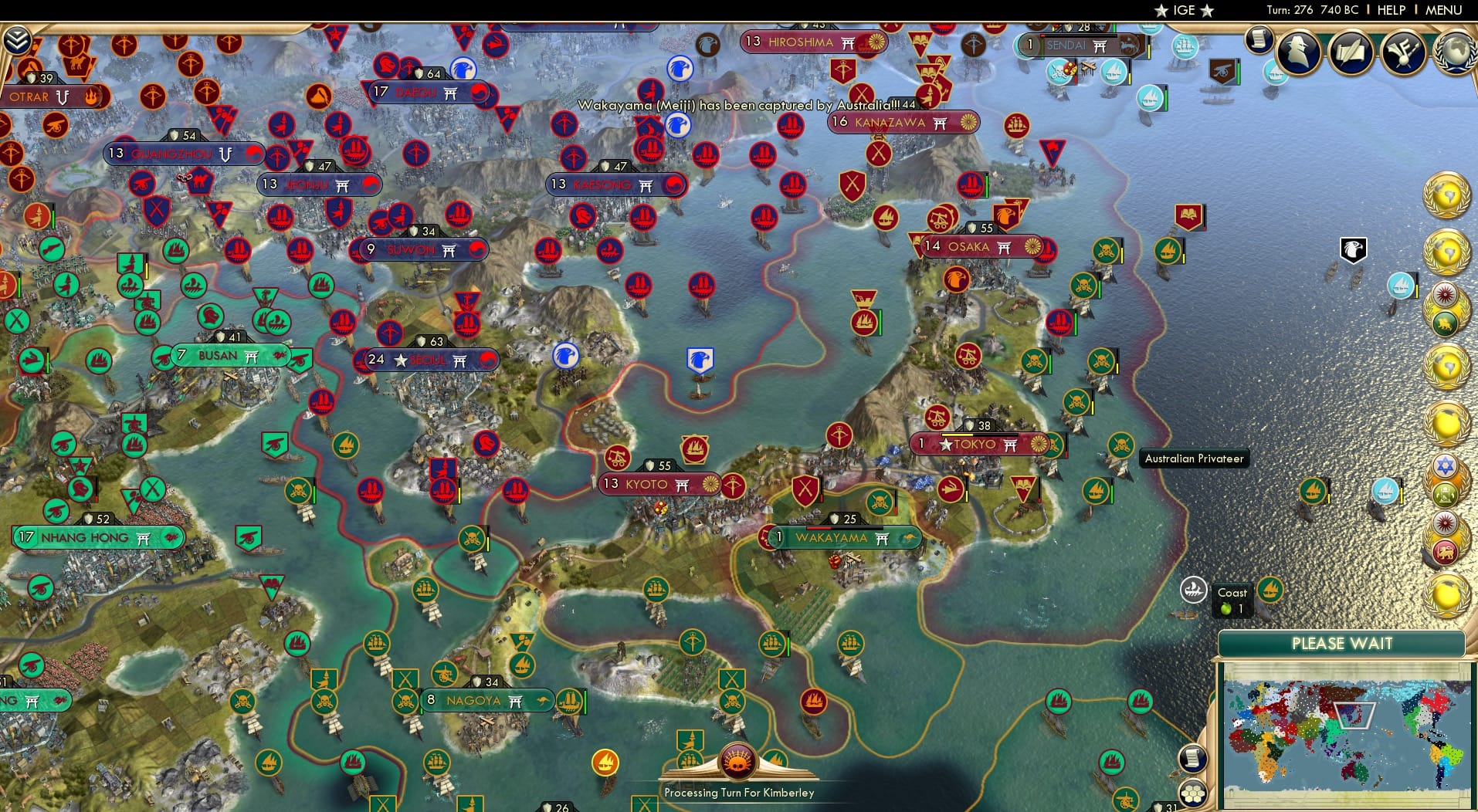Toggle the stacked-layers icon above the minimap hexes
The height and width of the screenshot is (812, 1478).
pos(1195,759)
